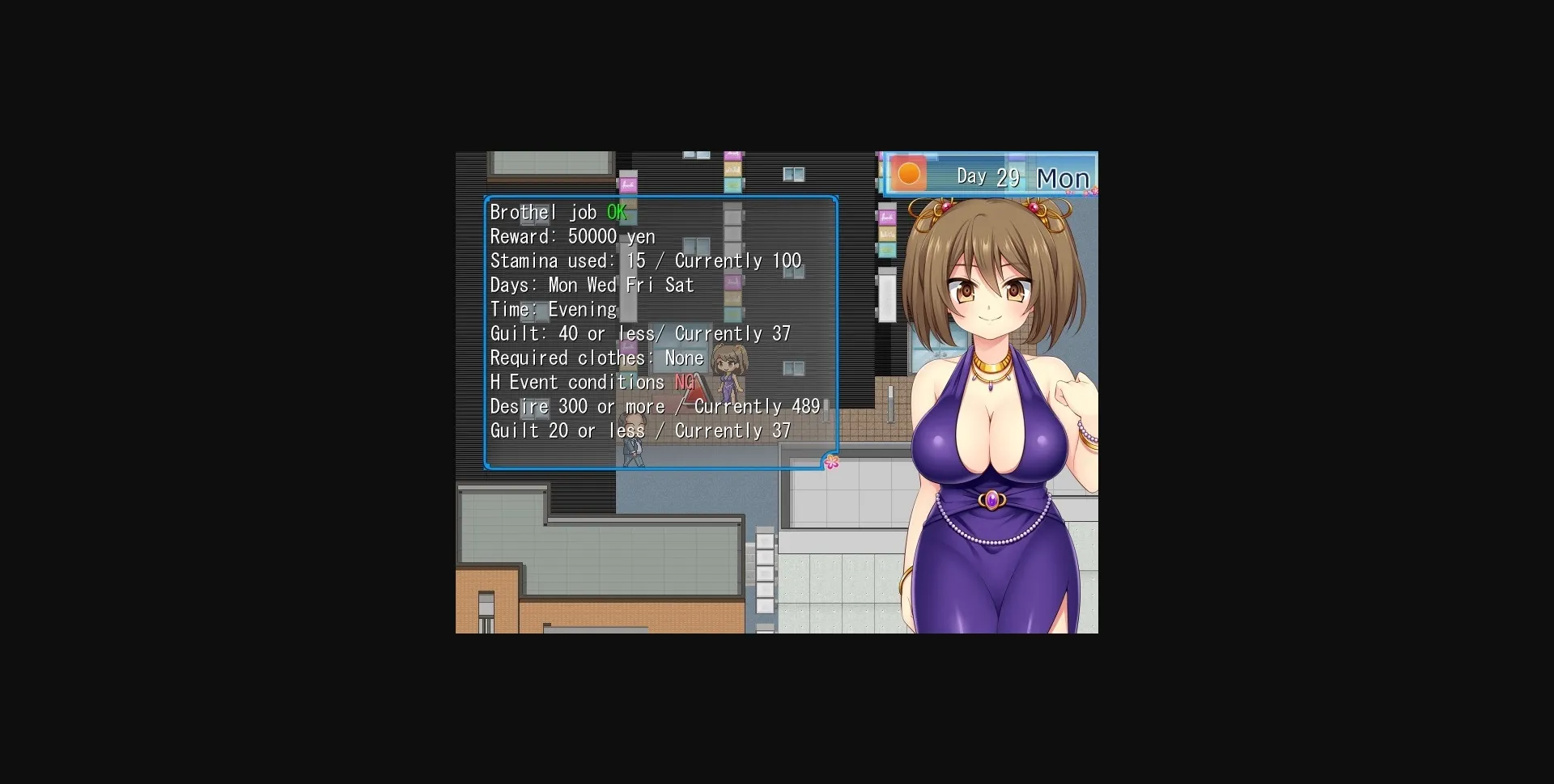The height and width of the screenshot is (784, 1554).
Task: Click the Brothel job header line
Action: pyautogui.click(x=544, y=212)
